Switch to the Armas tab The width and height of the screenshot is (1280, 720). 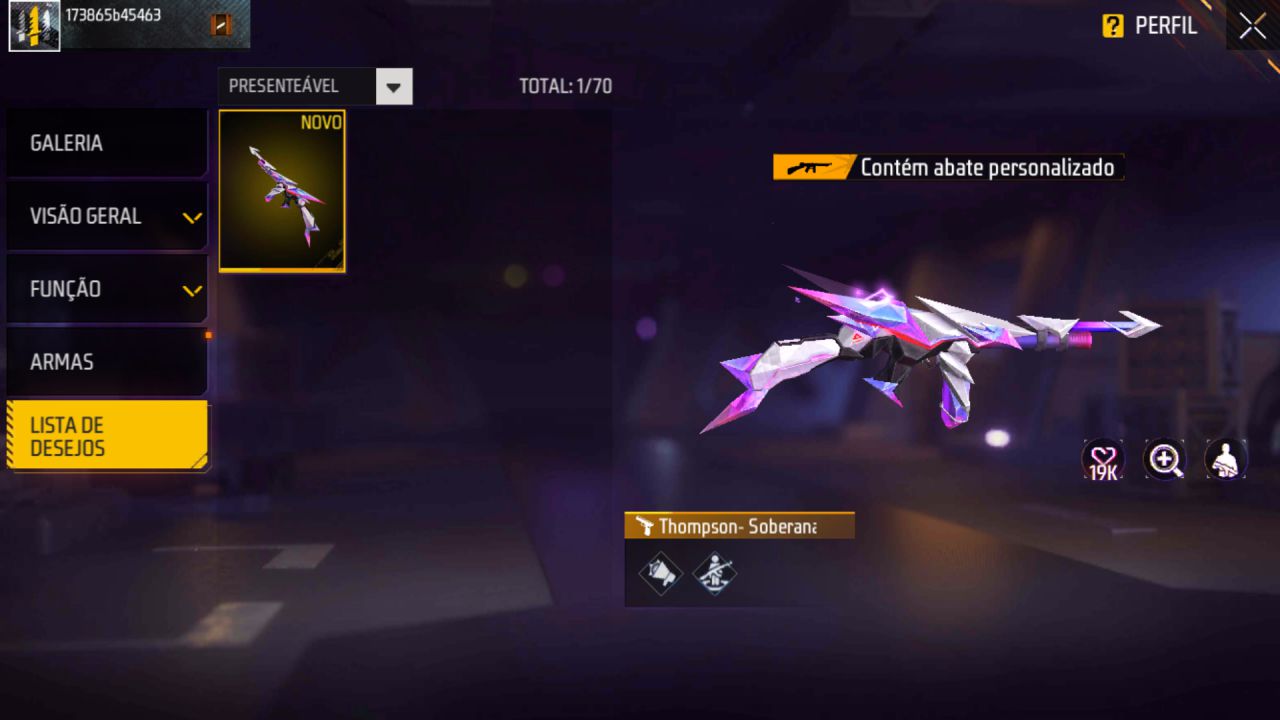(x=106, y=362)
